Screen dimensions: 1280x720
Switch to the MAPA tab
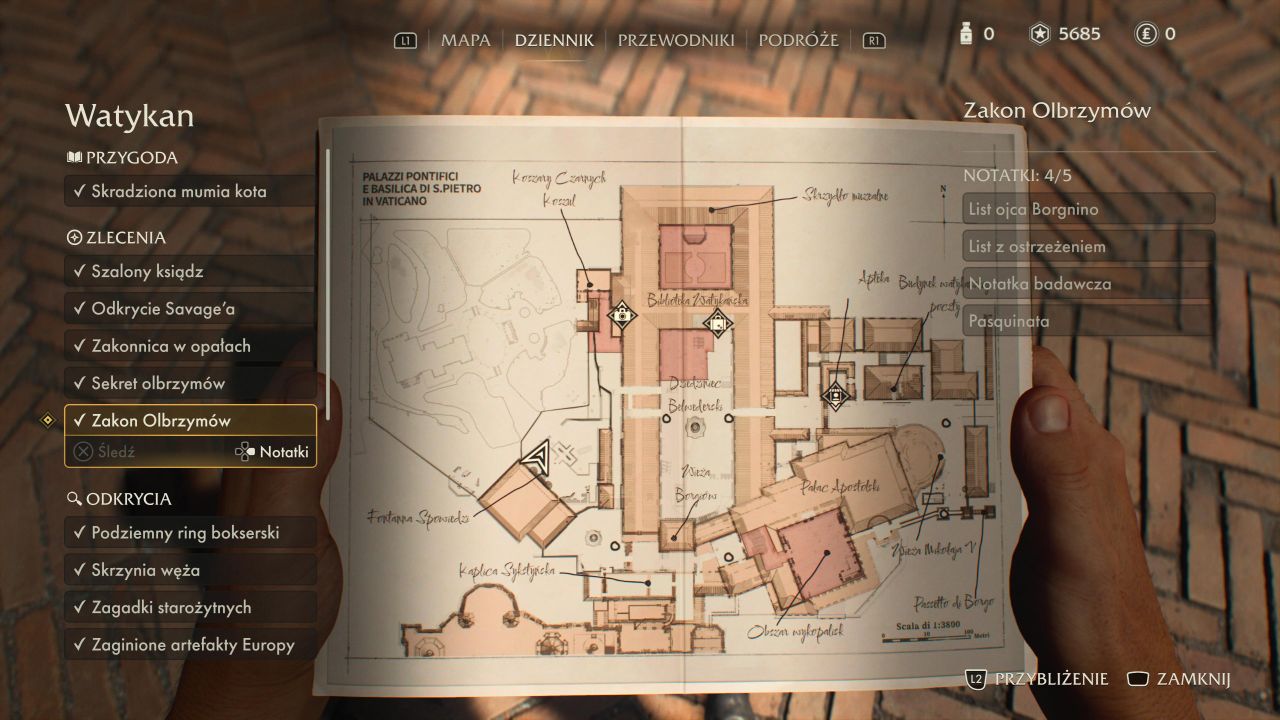point(466,40)
